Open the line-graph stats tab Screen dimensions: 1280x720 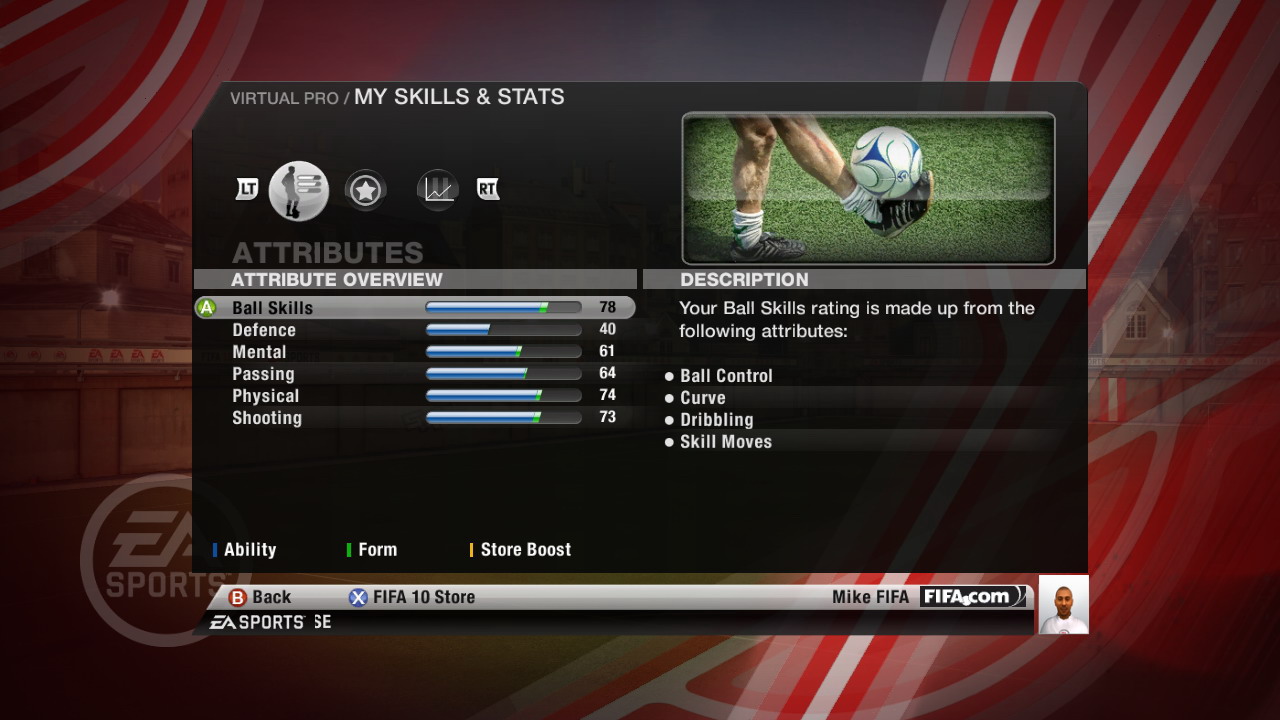point(438,189)
